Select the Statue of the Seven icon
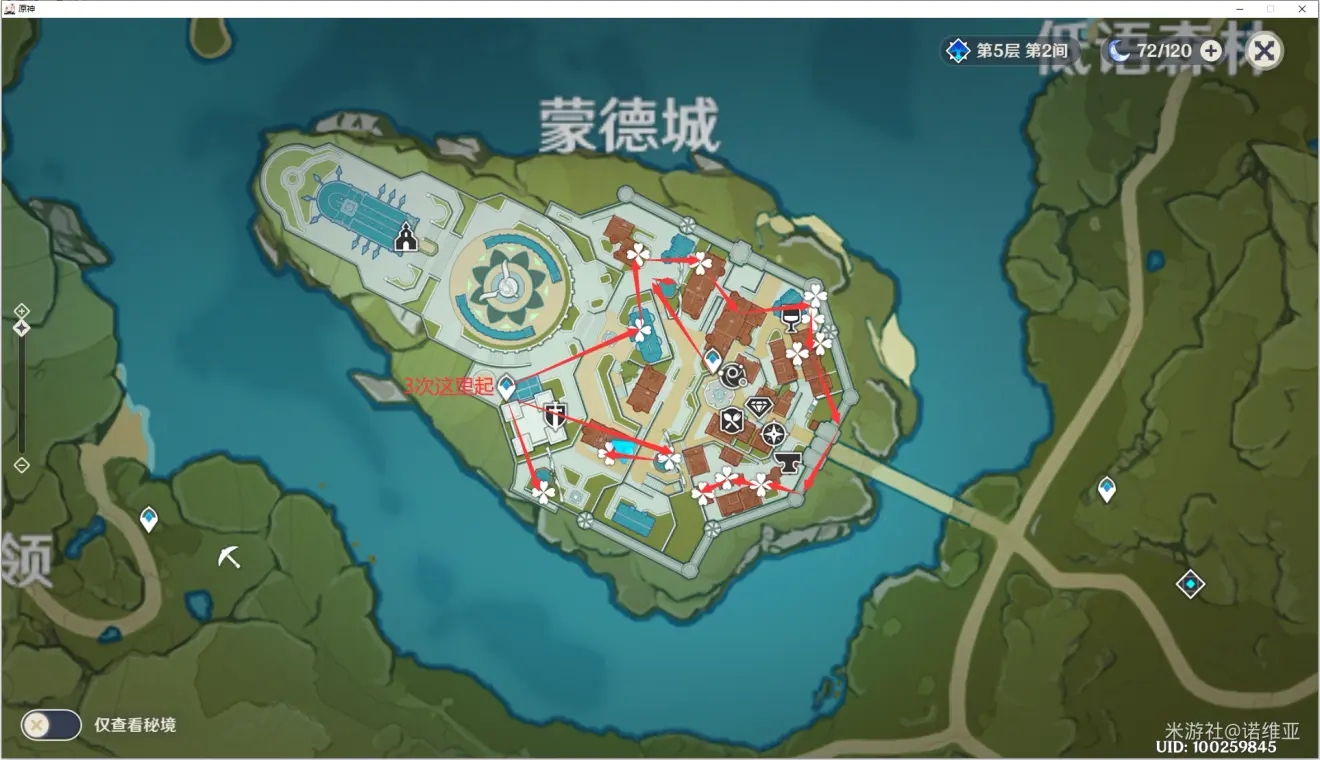1320x760 pixels. click(405, 237)
